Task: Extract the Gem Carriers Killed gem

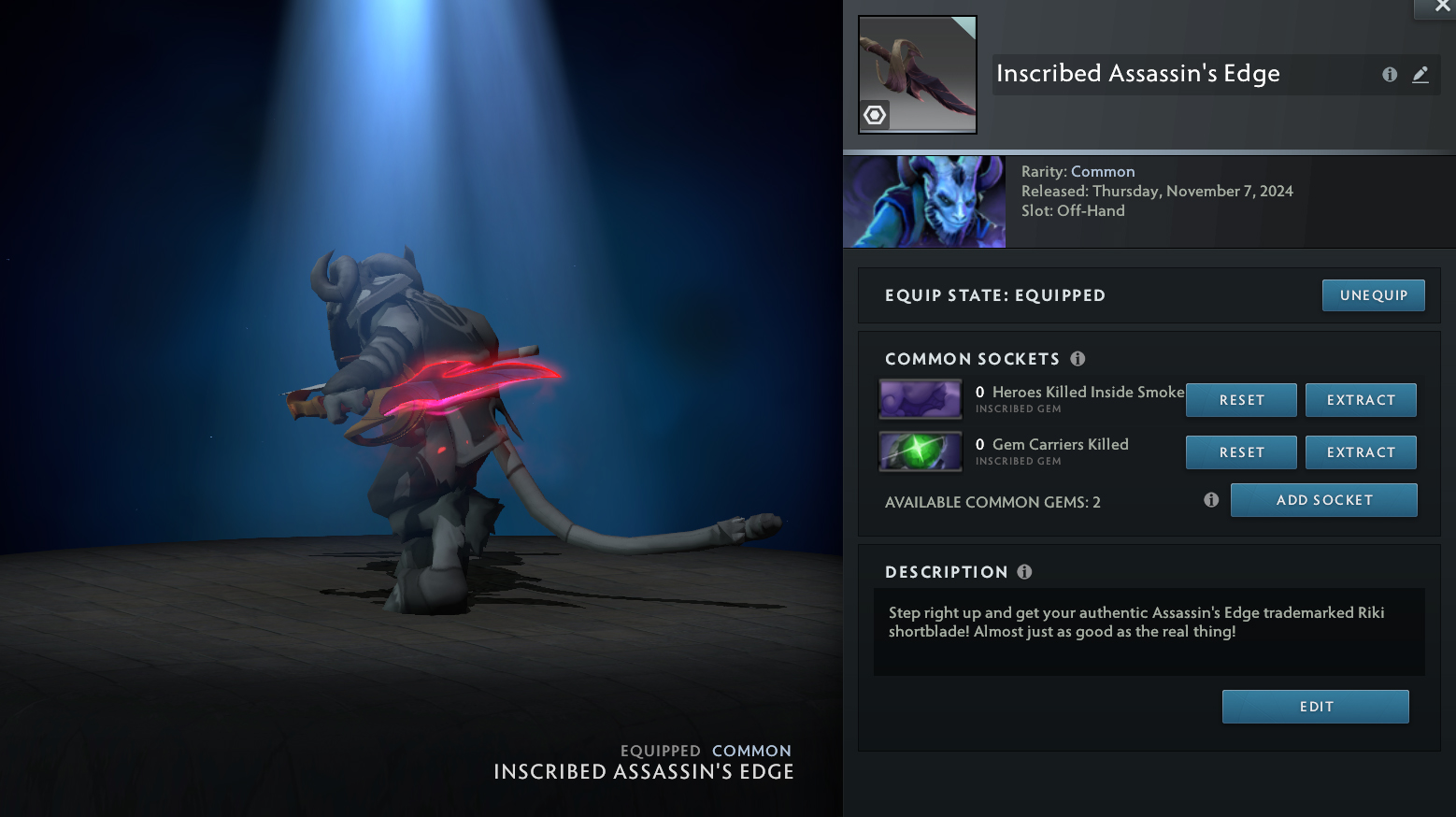Action: pos(1361,452)
